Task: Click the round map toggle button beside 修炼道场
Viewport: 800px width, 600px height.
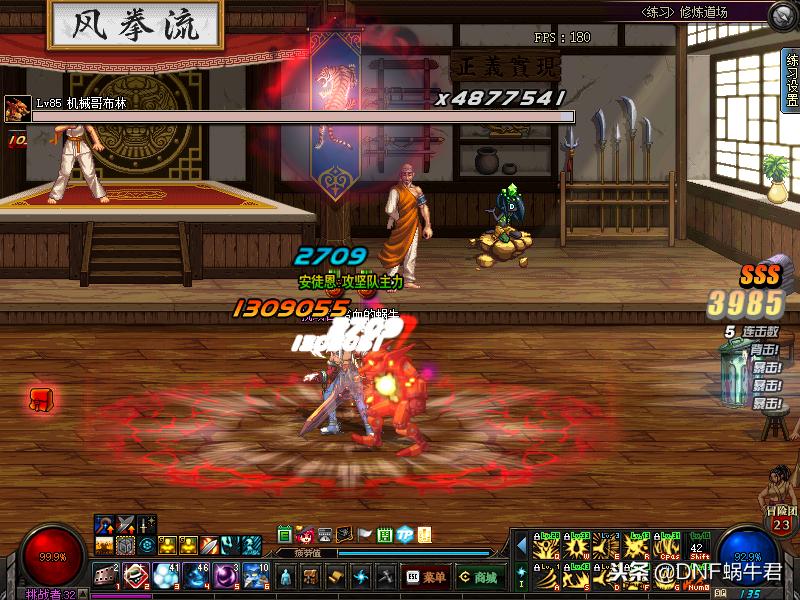Action: [x=781, y=15]
